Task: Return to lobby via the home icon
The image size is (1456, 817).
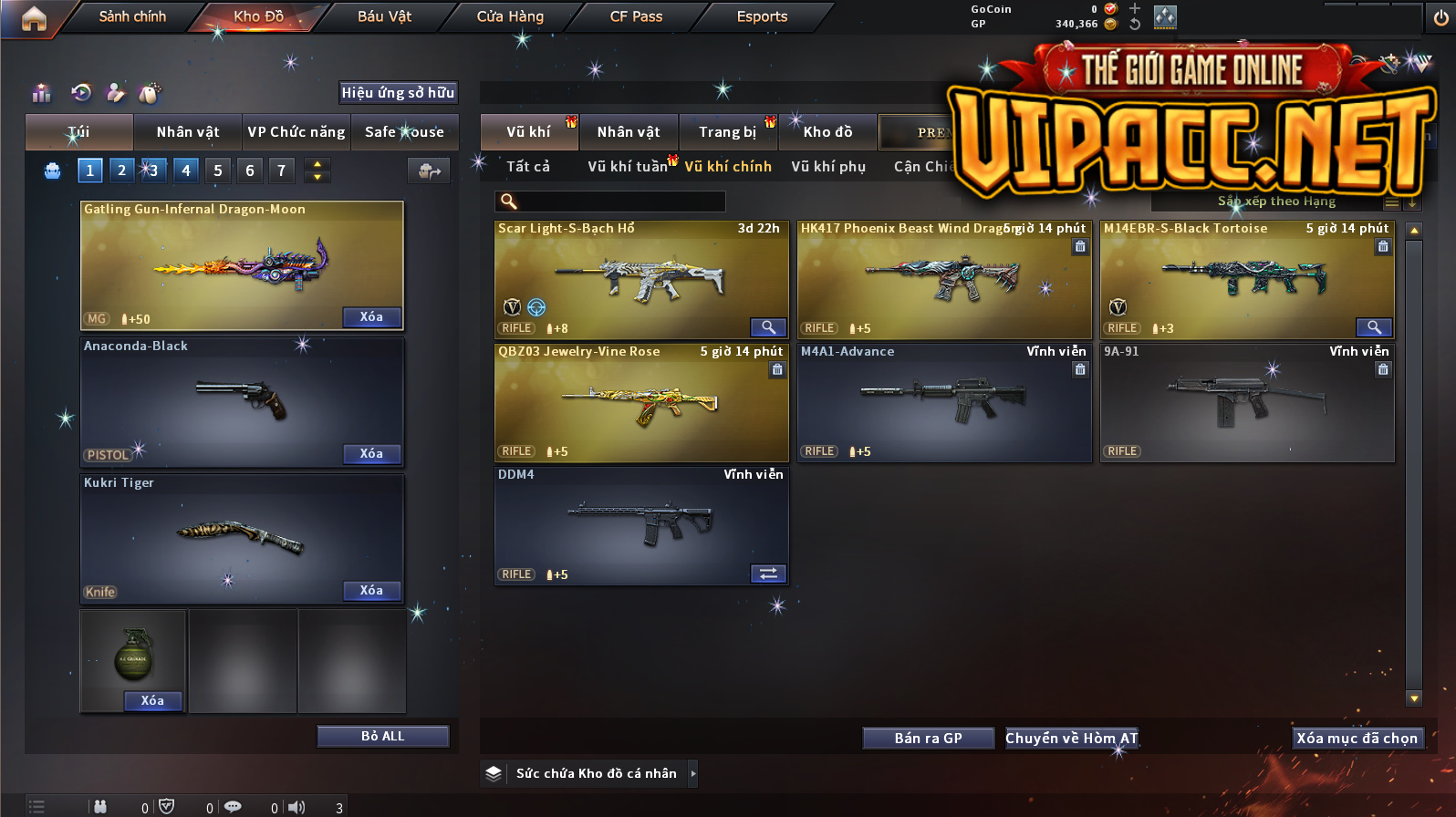Action: [x=34, y=18]
